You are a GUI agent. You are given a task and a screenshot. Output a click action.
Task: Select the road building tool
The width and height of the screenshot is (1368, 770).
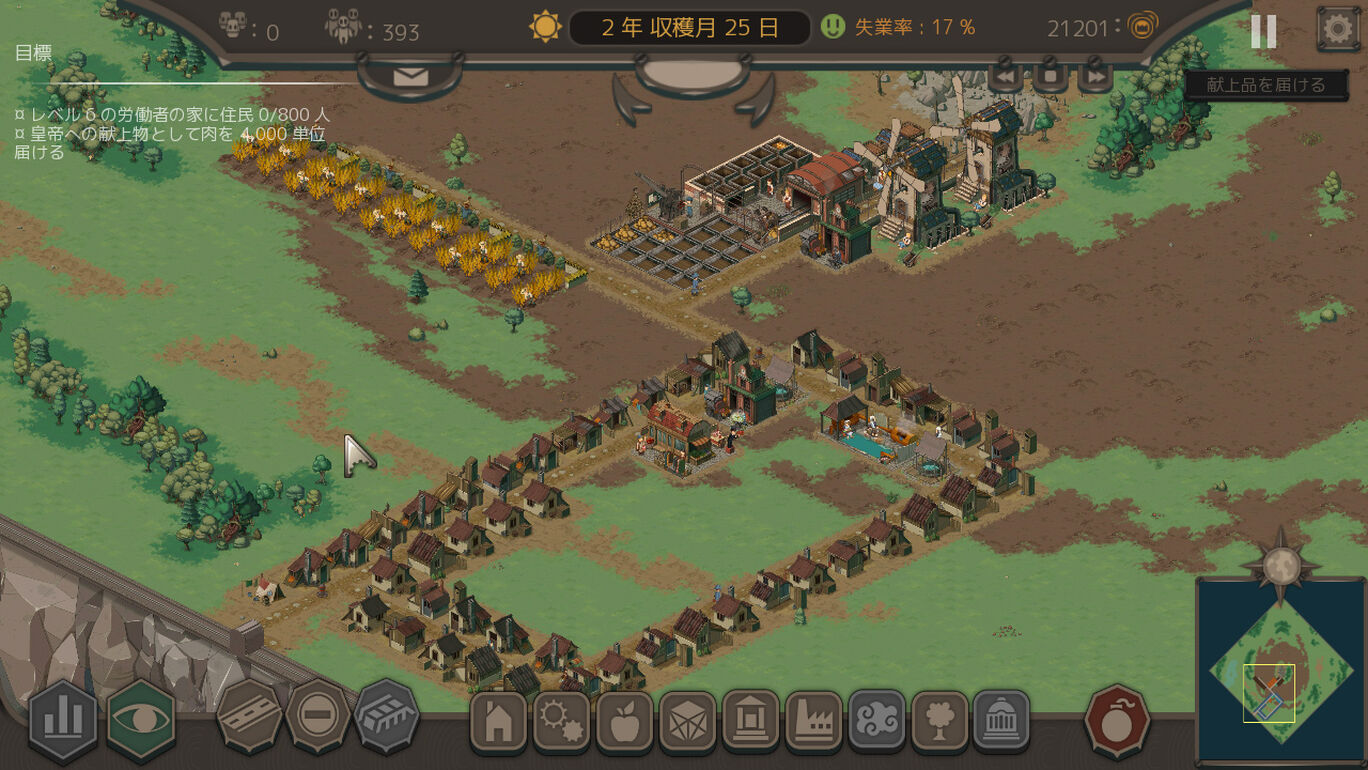[x=249, y=716]
